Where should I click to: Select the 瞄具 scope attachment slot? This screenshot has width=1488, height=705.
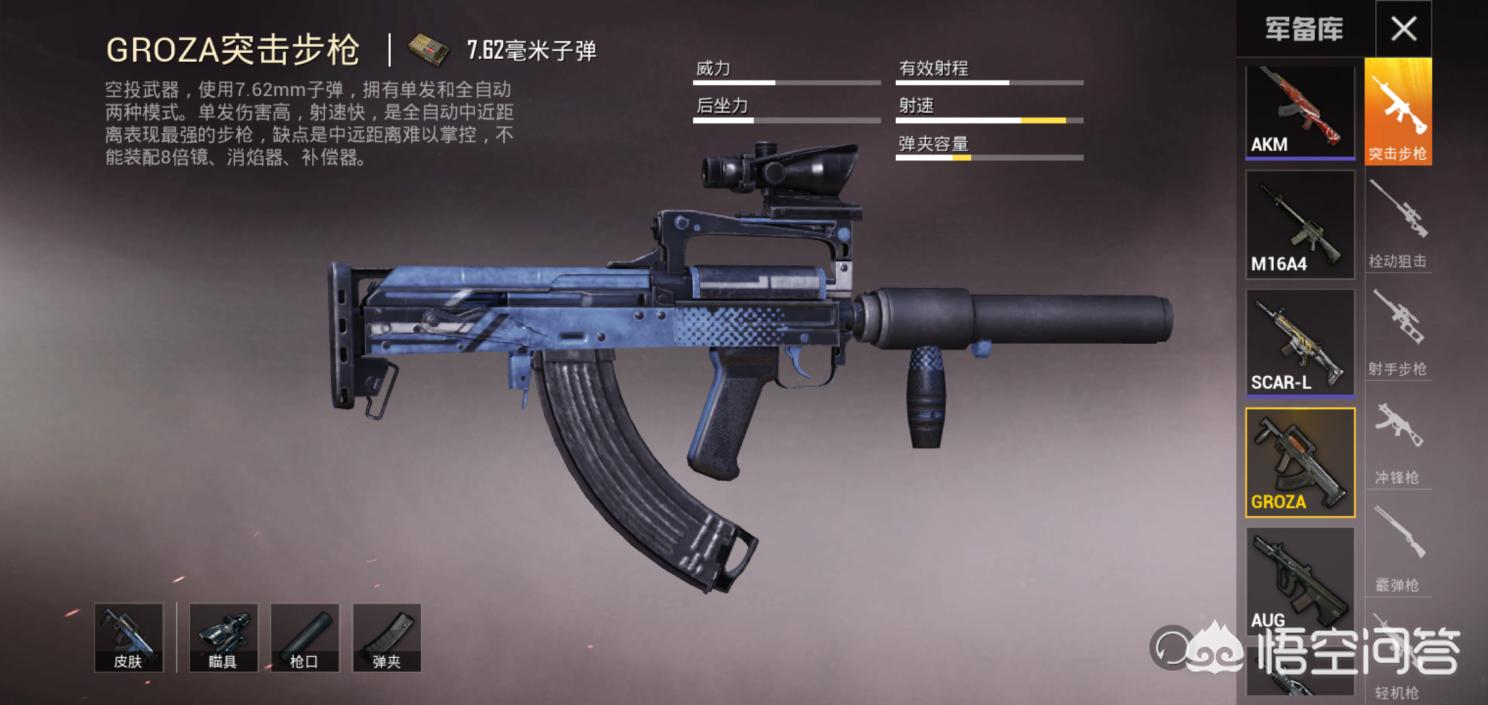(223, 638)
